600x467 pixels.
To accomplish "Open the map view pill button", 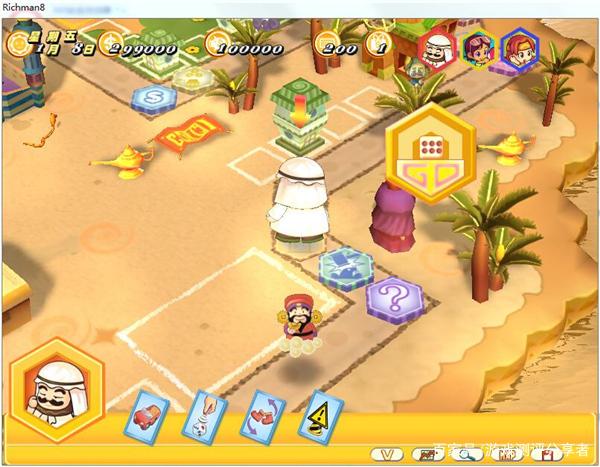I will 426,455.
